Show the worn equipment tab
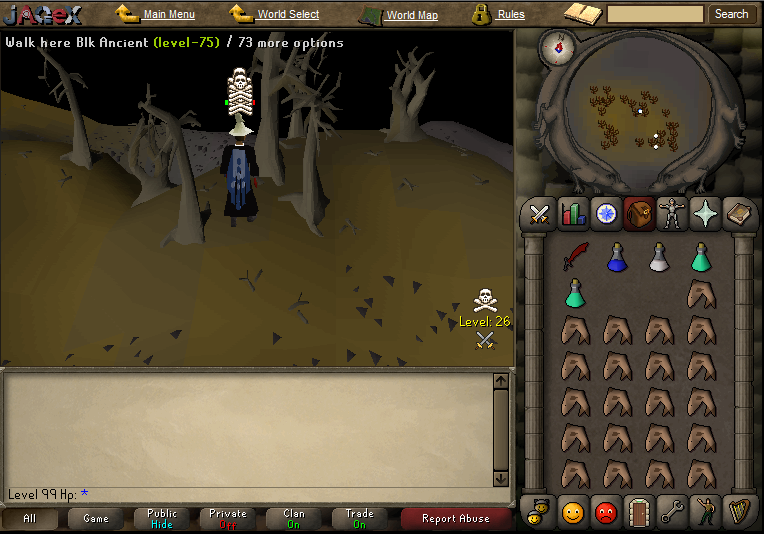Viewport: 764px width, 534px height. pyautogui.click(x=671, y=213)
